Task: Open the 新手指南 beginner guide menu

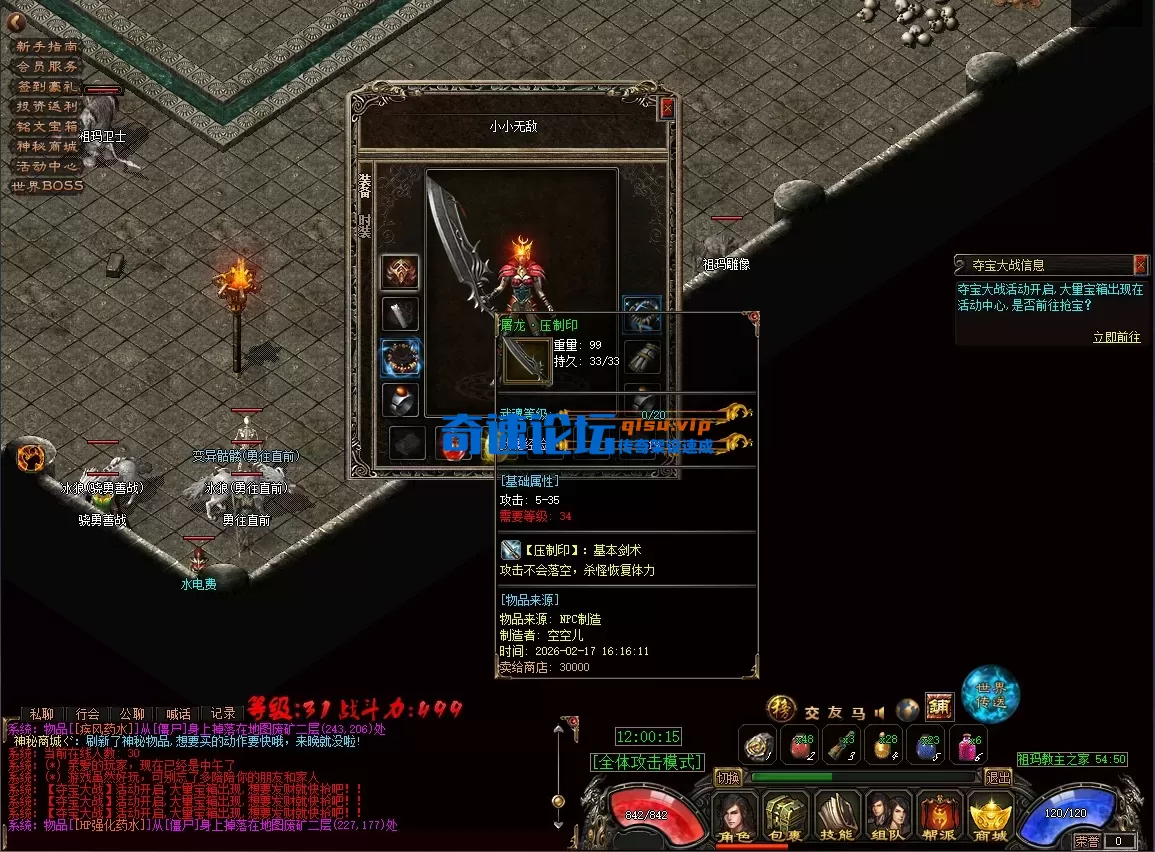Action: [x=45, y=47]
